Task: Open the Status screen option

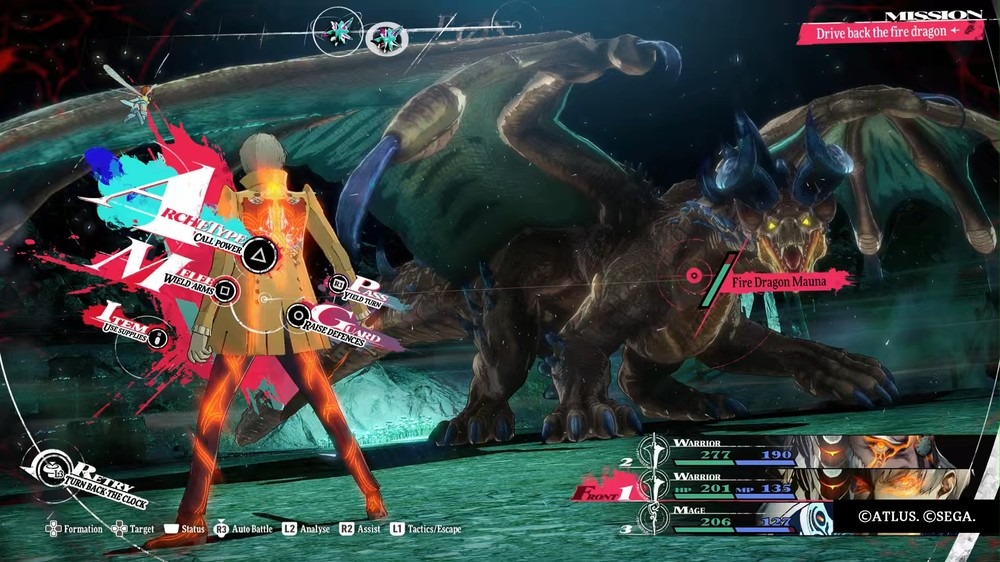Action: 185,528
